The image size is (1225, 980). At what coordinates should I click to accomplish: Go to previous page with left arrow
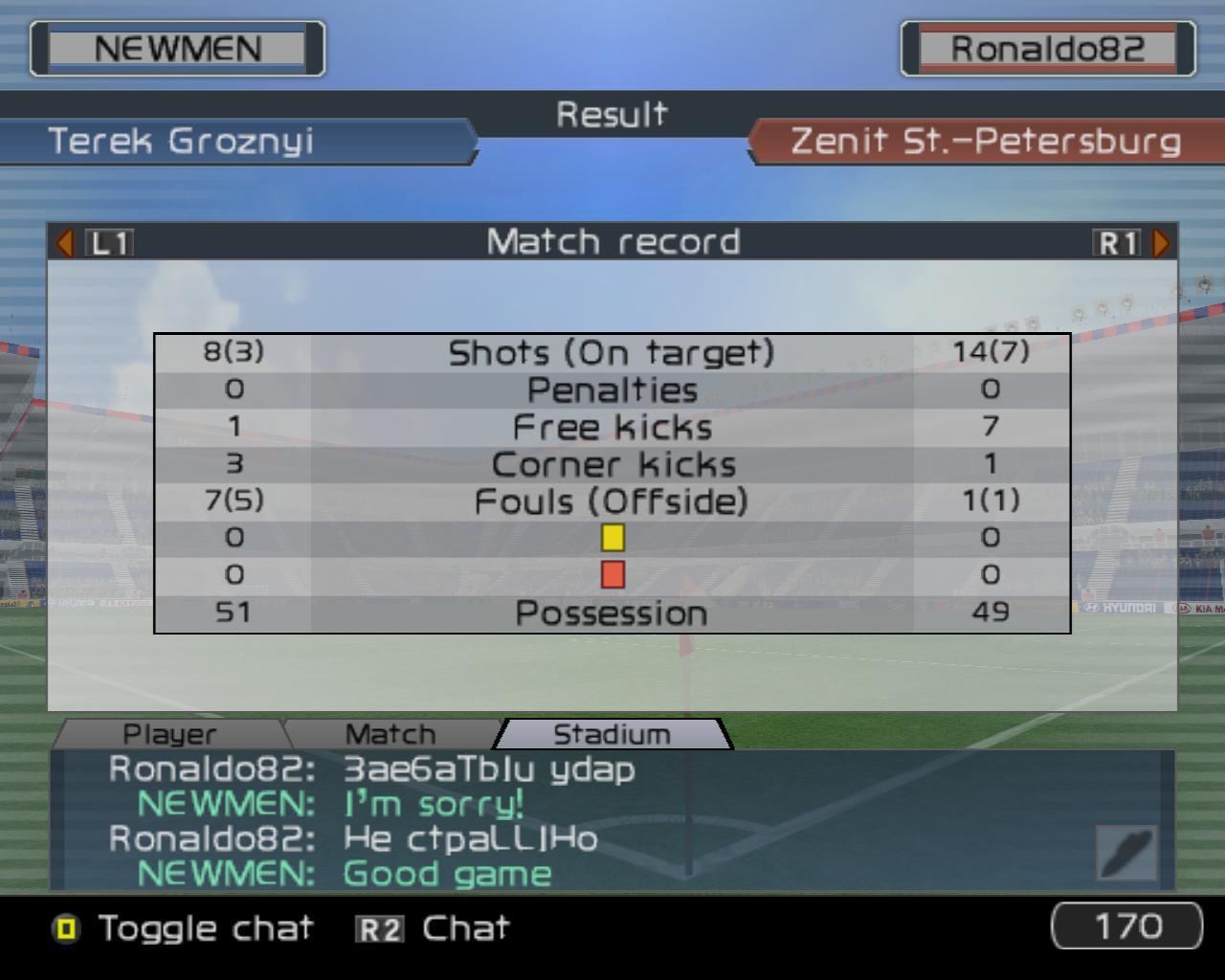coord(65,243)
